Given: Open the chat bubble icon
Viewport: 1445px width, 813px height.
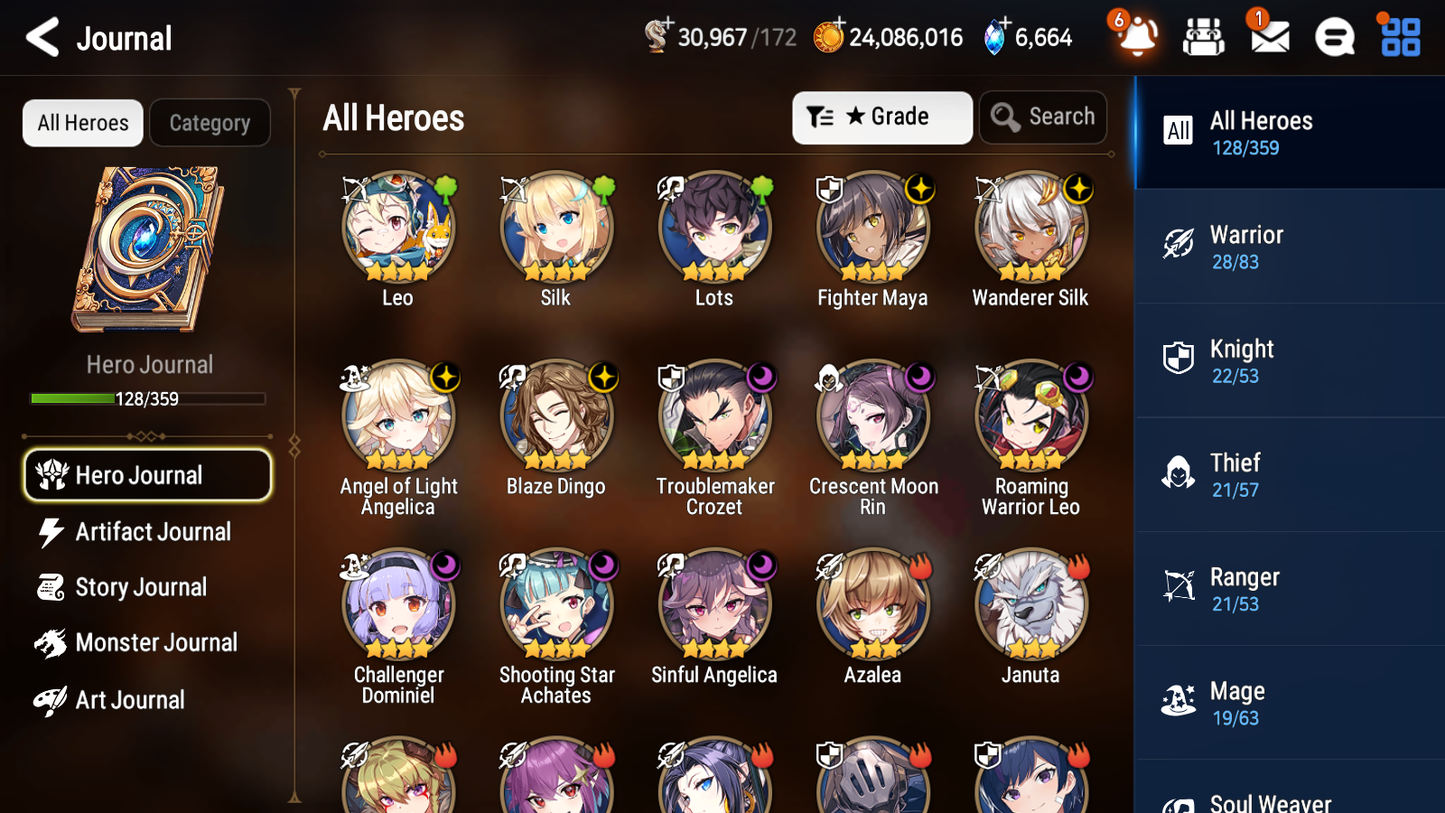Looking at the screenshot, I should click(1333, 36).
